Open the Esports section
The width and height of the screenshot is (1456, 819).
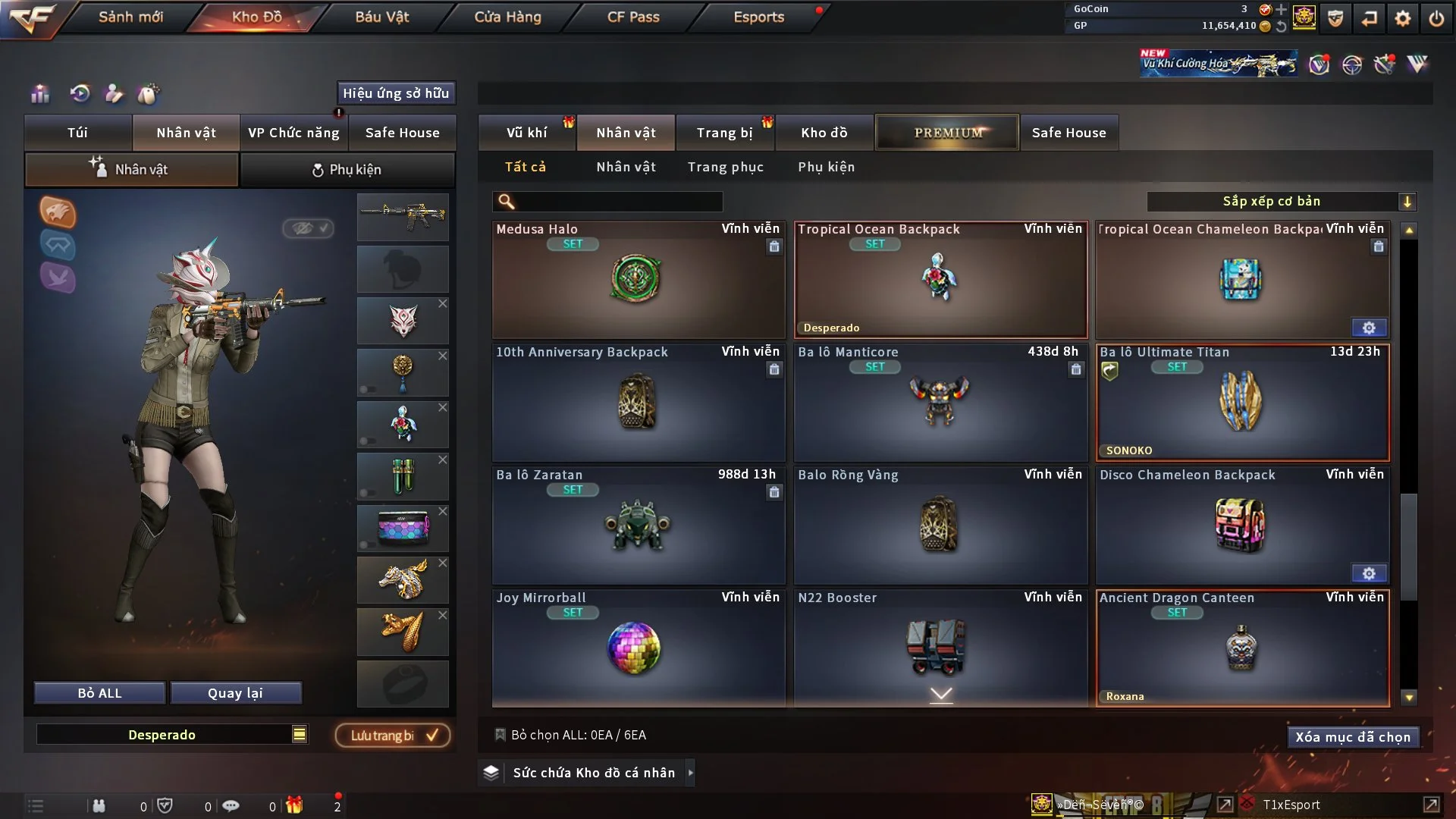coord(758,17)
